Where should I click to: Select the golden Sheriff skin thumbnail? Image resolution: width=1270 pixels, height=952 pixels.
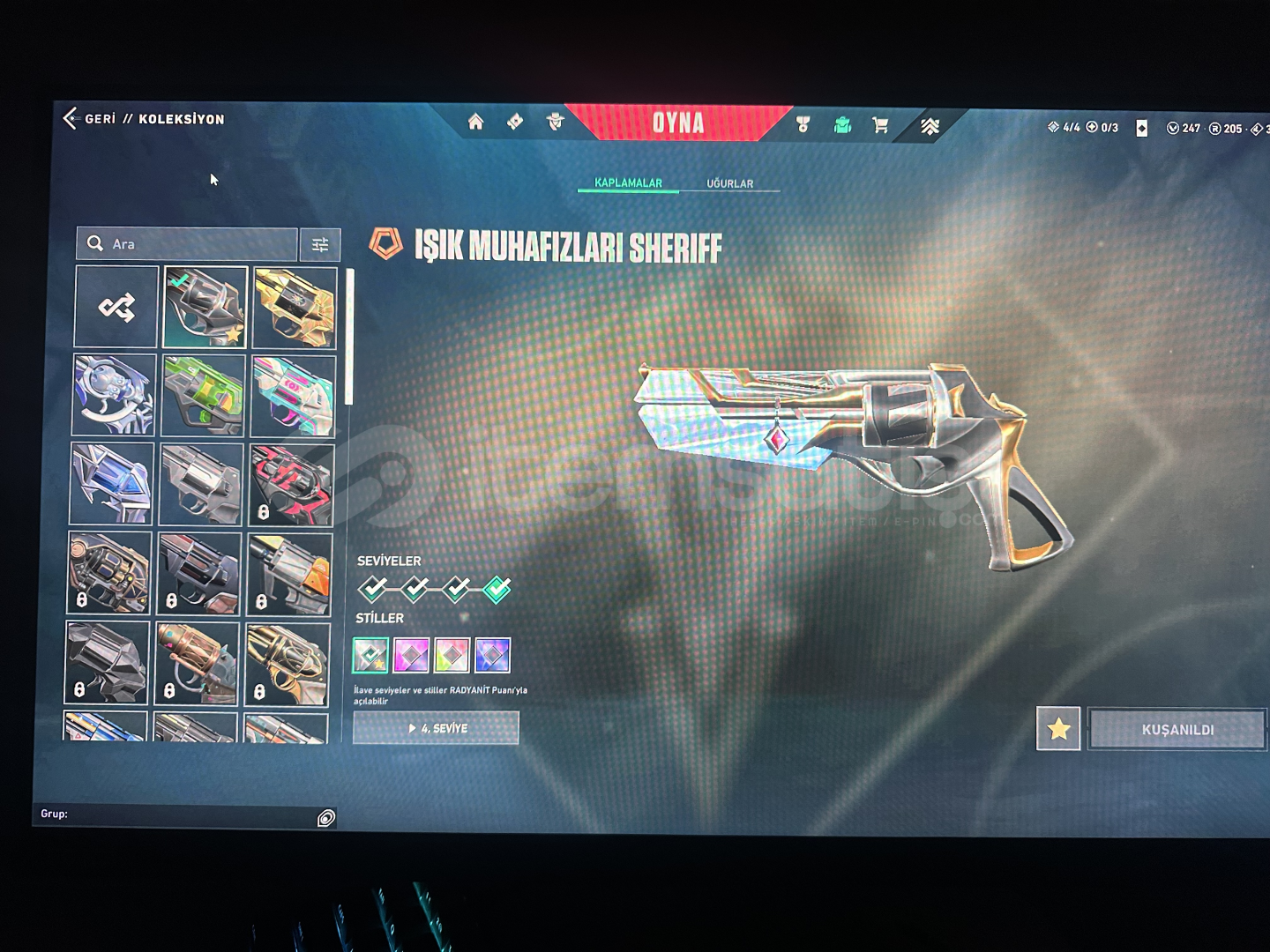click(x=295, y=308)
